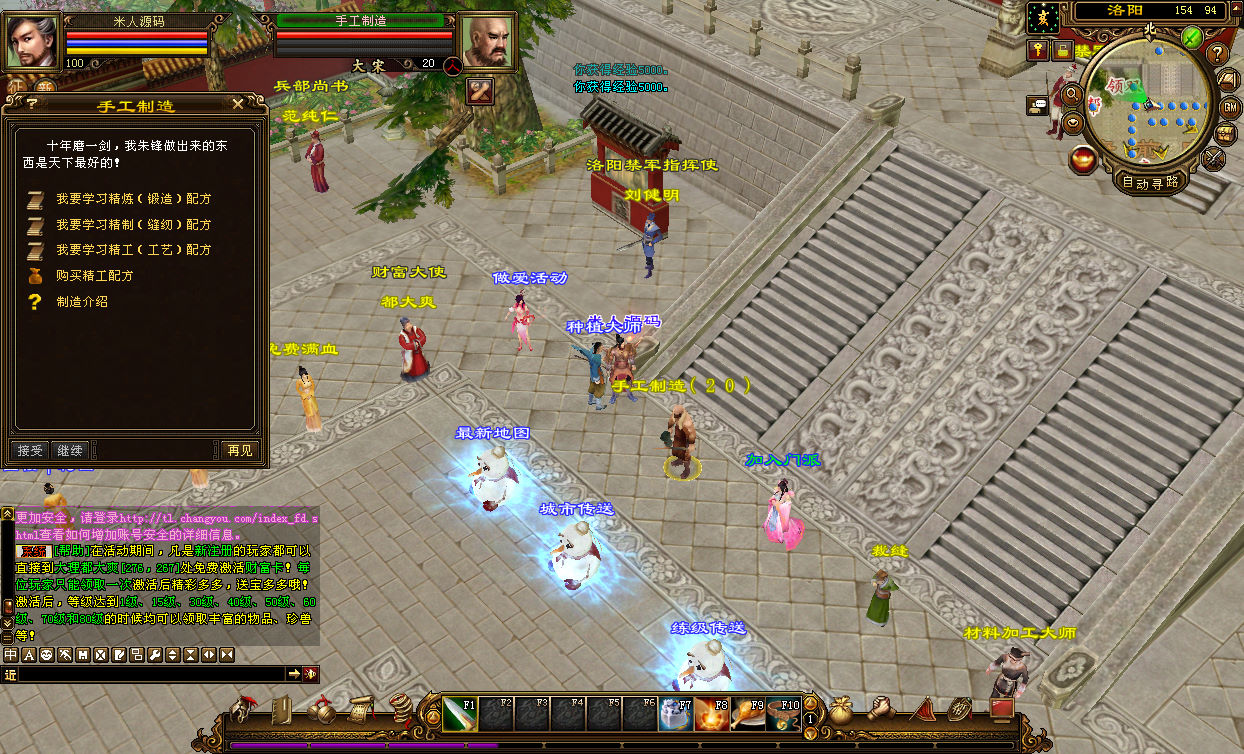Image resolution: width=1244 pixels, height=754 pixels.
Task: Open the emoticon smiley chat button
Action: [47, 655]
